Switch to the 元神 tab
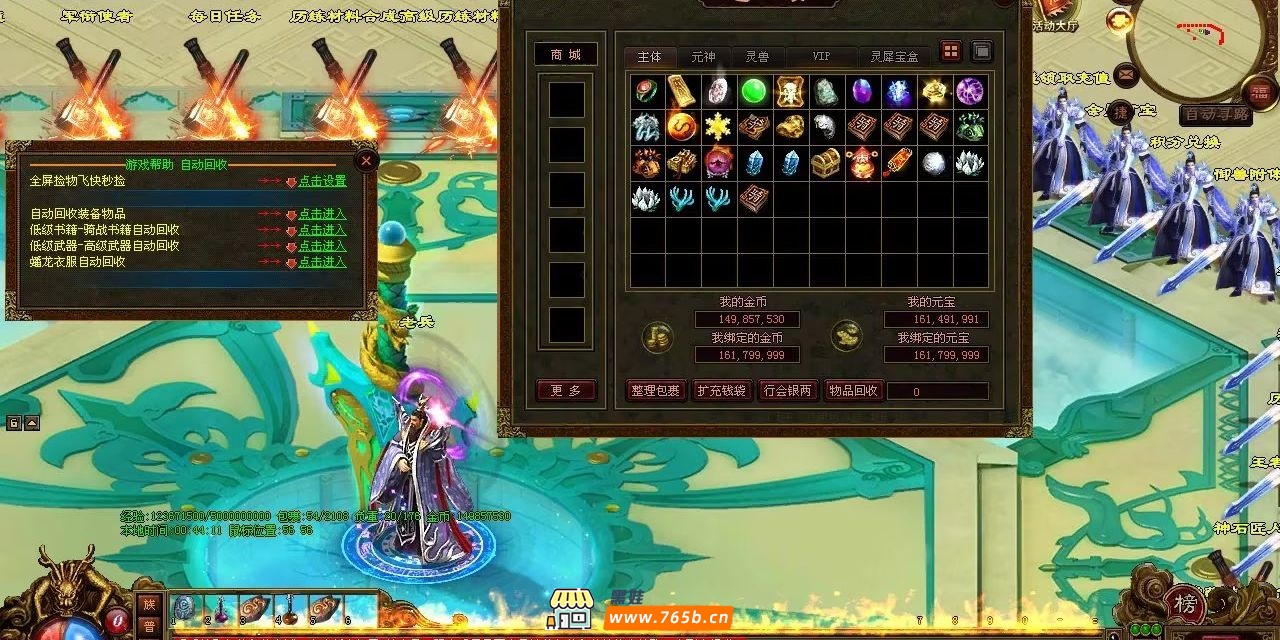This screenshot has width=1280, height=640. click(703, 57)
